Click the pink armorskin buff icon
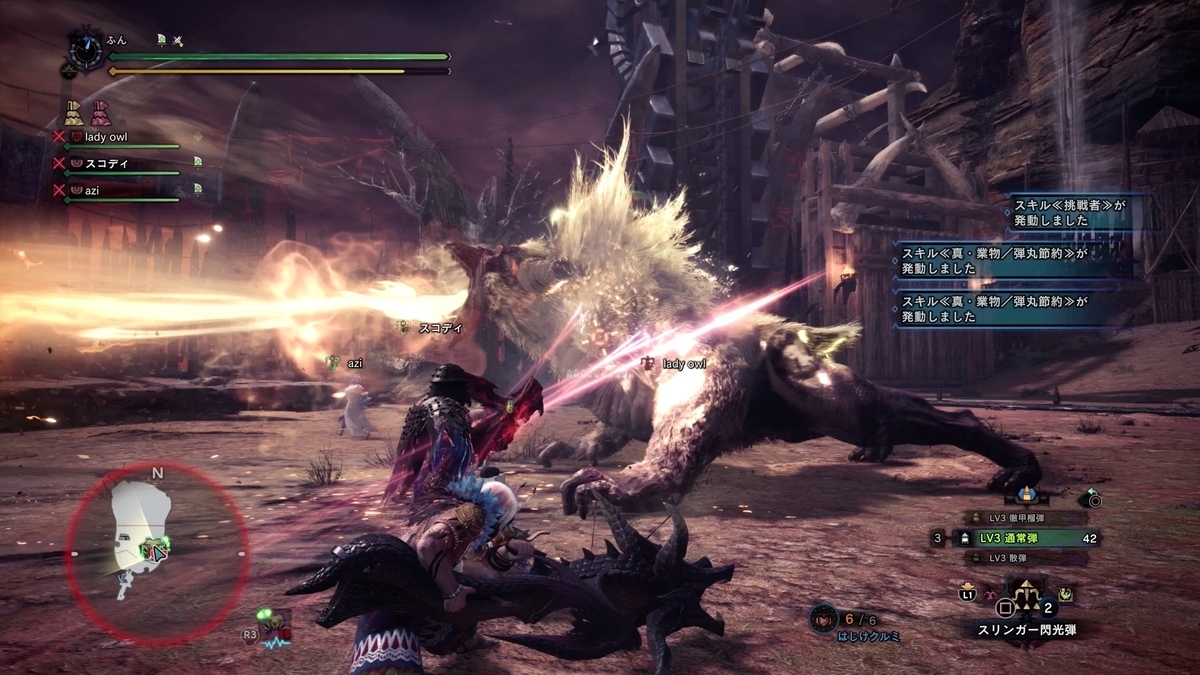The height and width of the screenshot is (675, 1200). [x=100, y=112]
